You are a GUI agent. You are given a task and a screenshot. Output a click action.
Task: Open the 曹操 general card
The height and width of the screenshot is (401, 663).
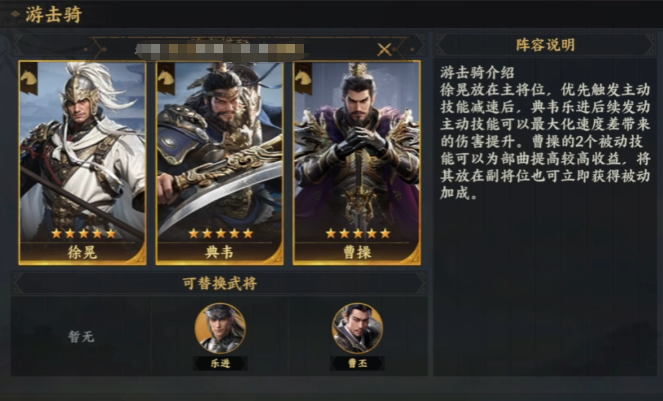(356, 162)
